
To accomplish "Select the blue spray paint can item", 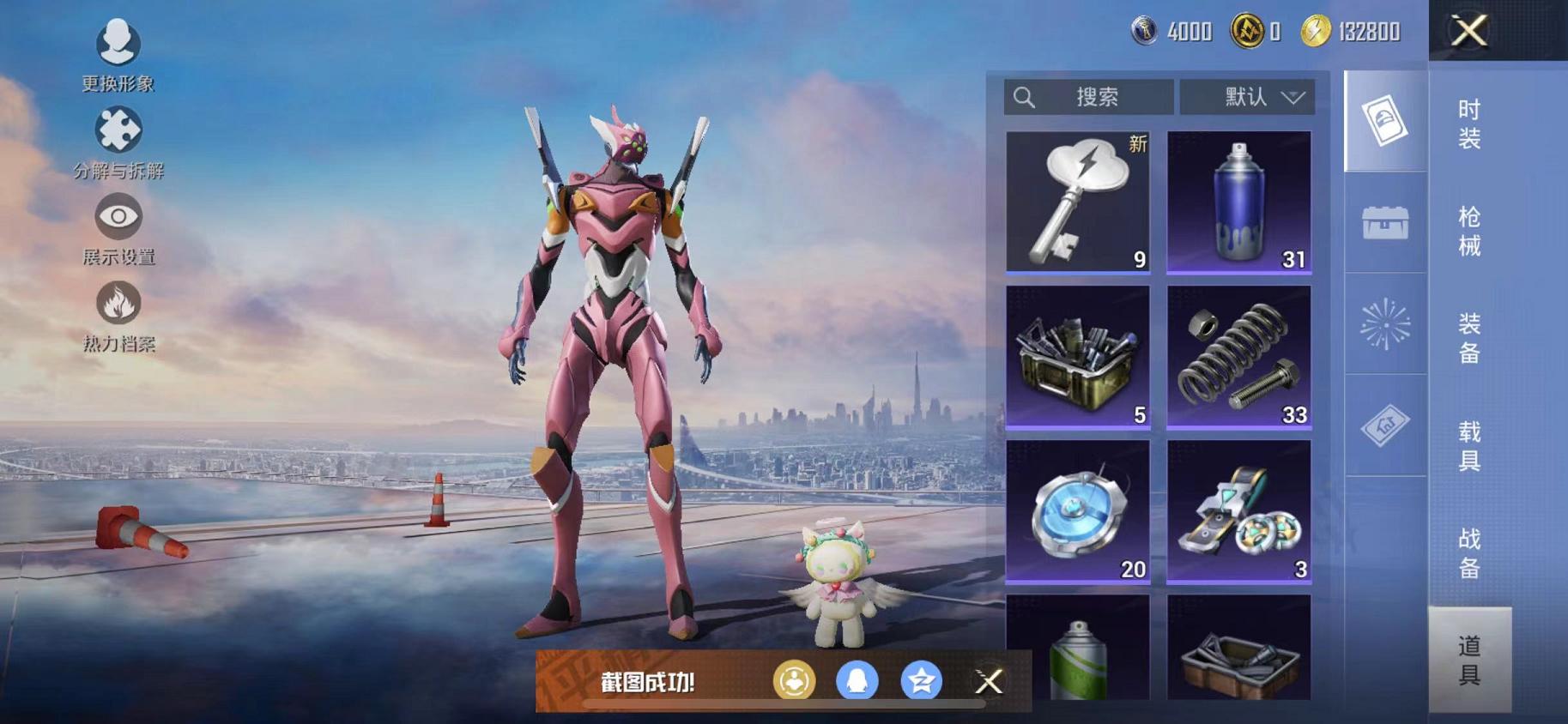I will tap(1238, 203).
